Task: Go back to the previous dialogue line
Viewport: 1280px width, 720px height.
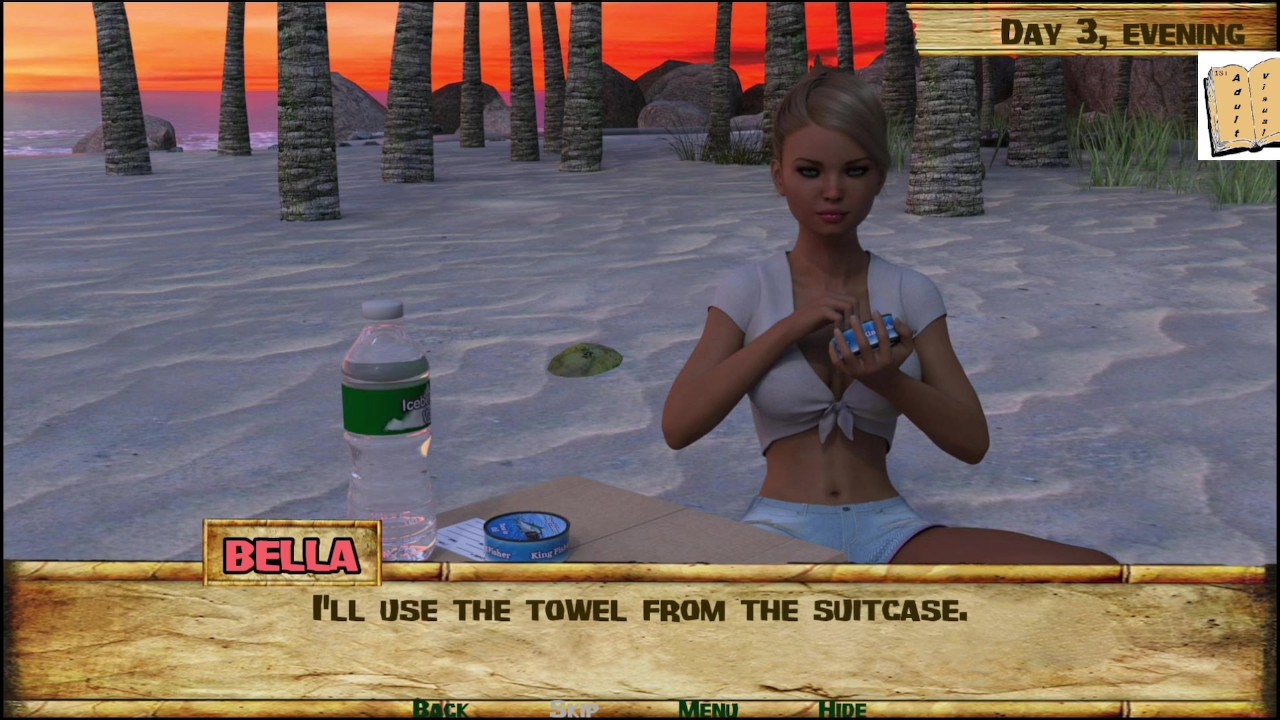Action: click(440, 709)
